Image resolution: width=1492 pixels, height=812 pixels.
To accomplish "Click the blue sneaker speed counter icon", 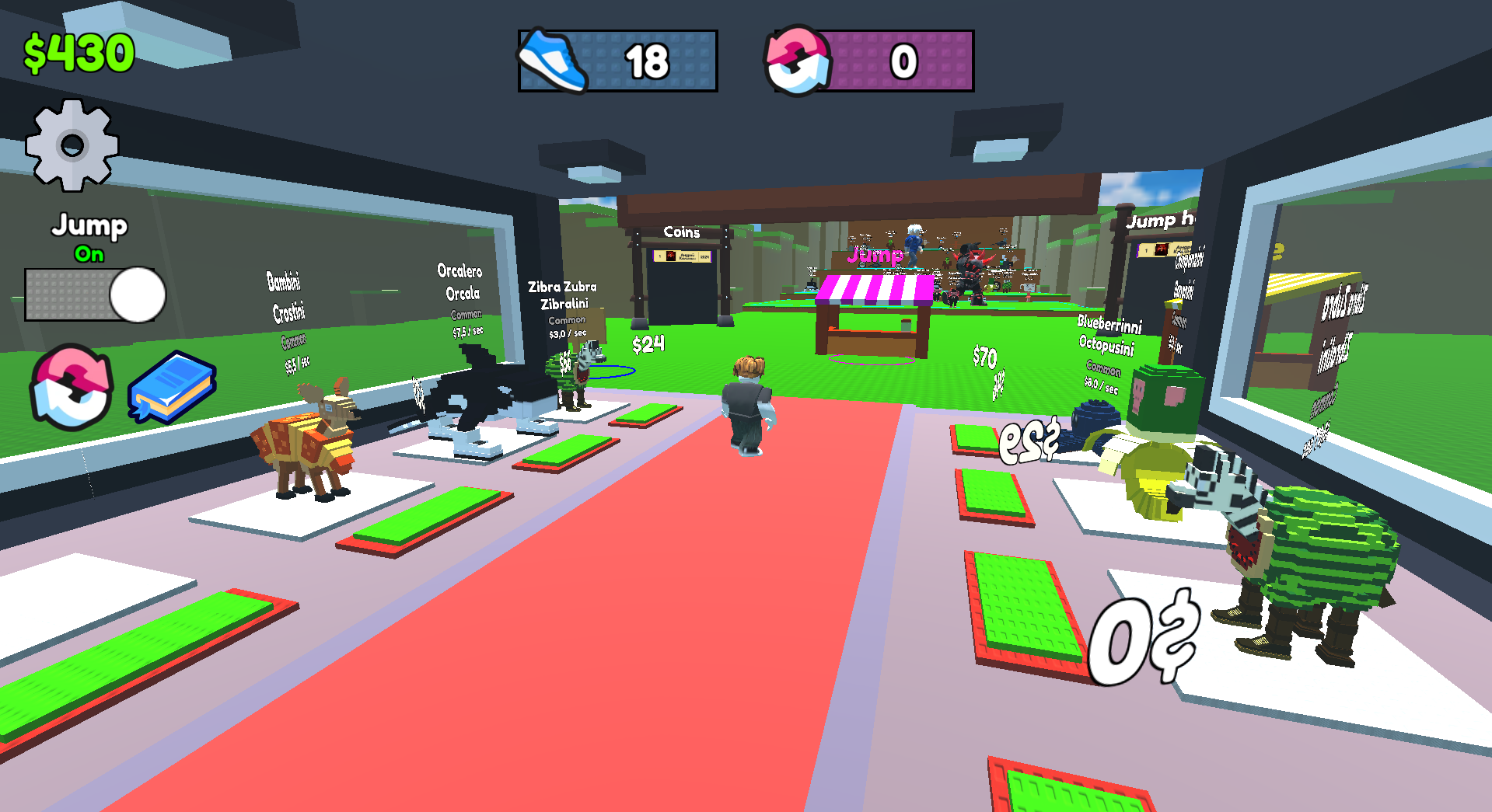I will [x=553, y=58].
